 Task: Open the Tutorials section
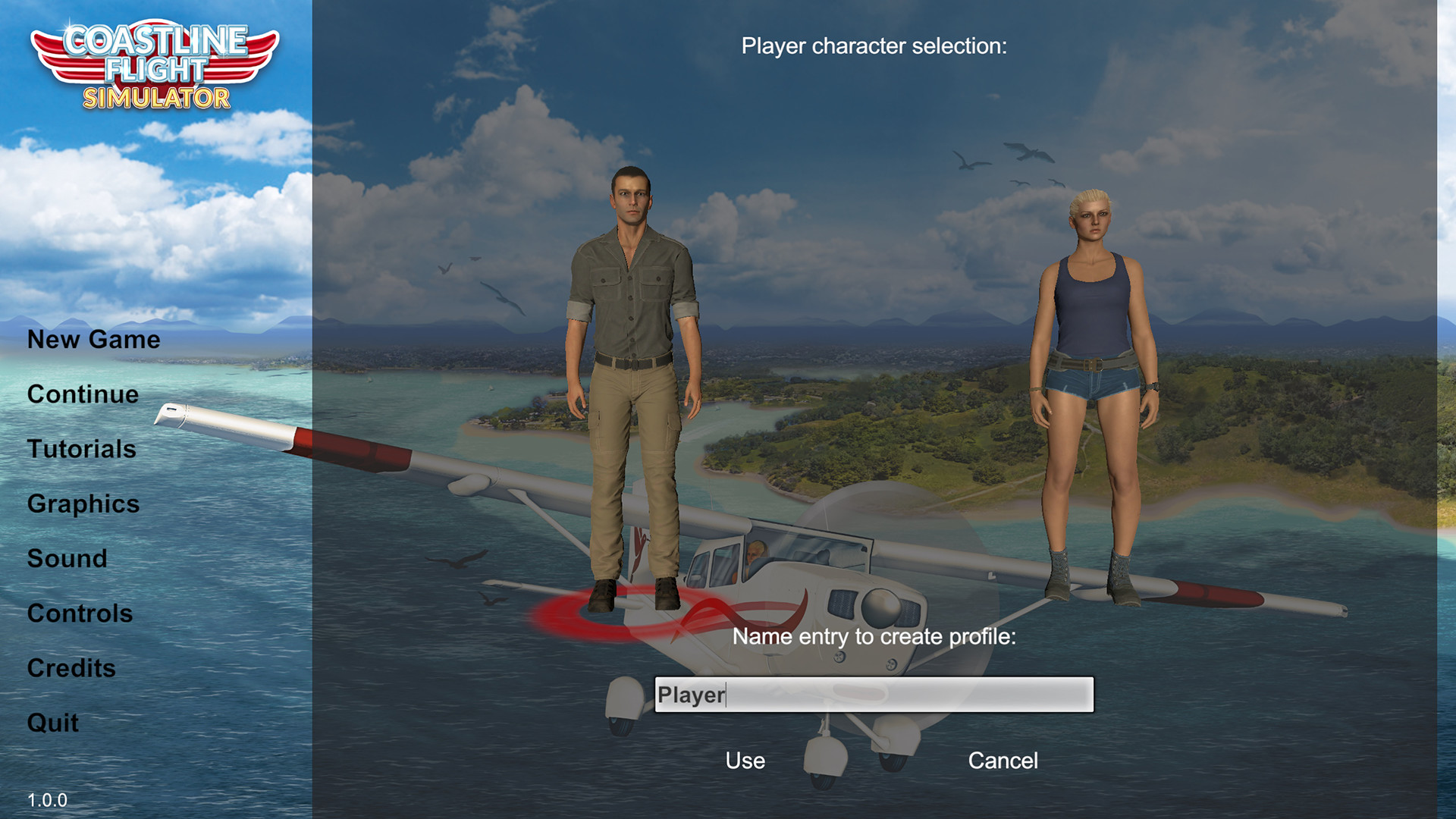tap(80, 449)
